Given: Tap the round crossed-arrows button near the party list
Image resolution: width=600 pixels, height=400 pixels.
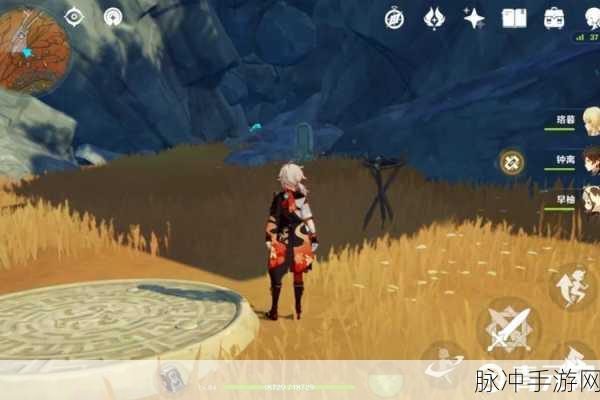Looking at the screenshot, I should pos(512,160).
